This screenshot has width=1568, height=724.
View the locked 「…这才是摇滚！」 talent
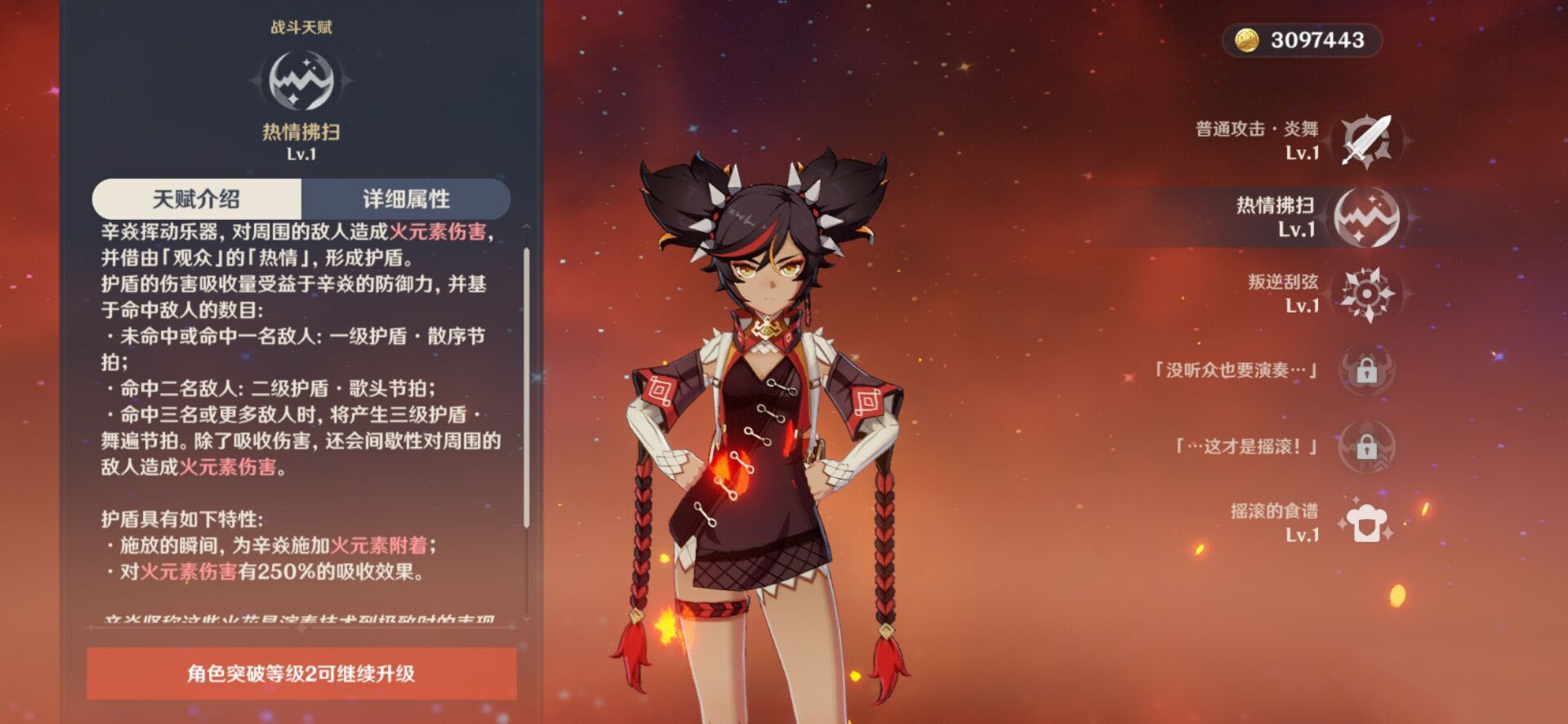click(x=1366, y=447)
